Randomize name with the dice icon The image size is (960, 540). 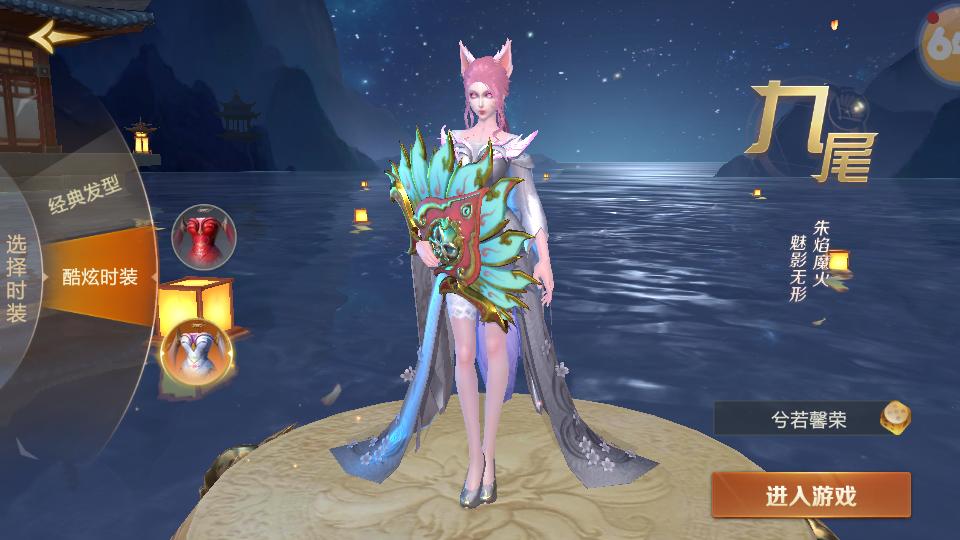895,418
